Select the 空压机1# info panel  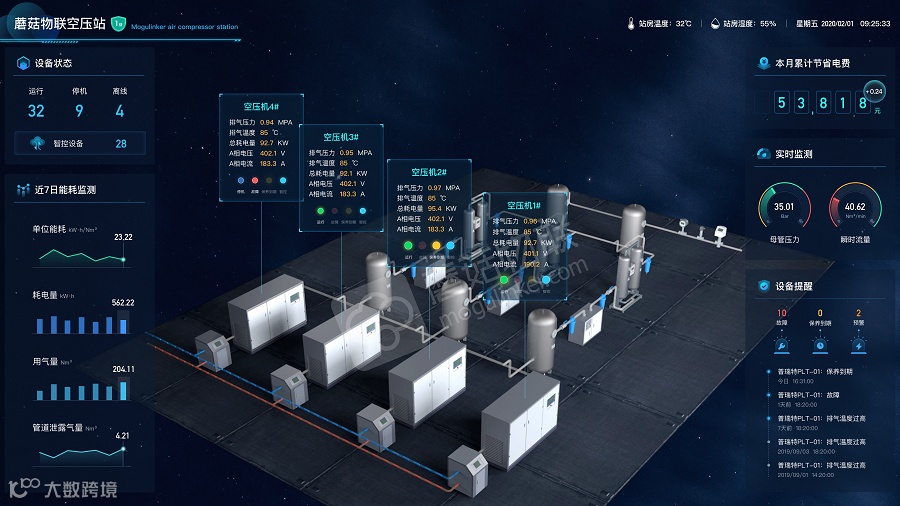(x=523, y=205)
